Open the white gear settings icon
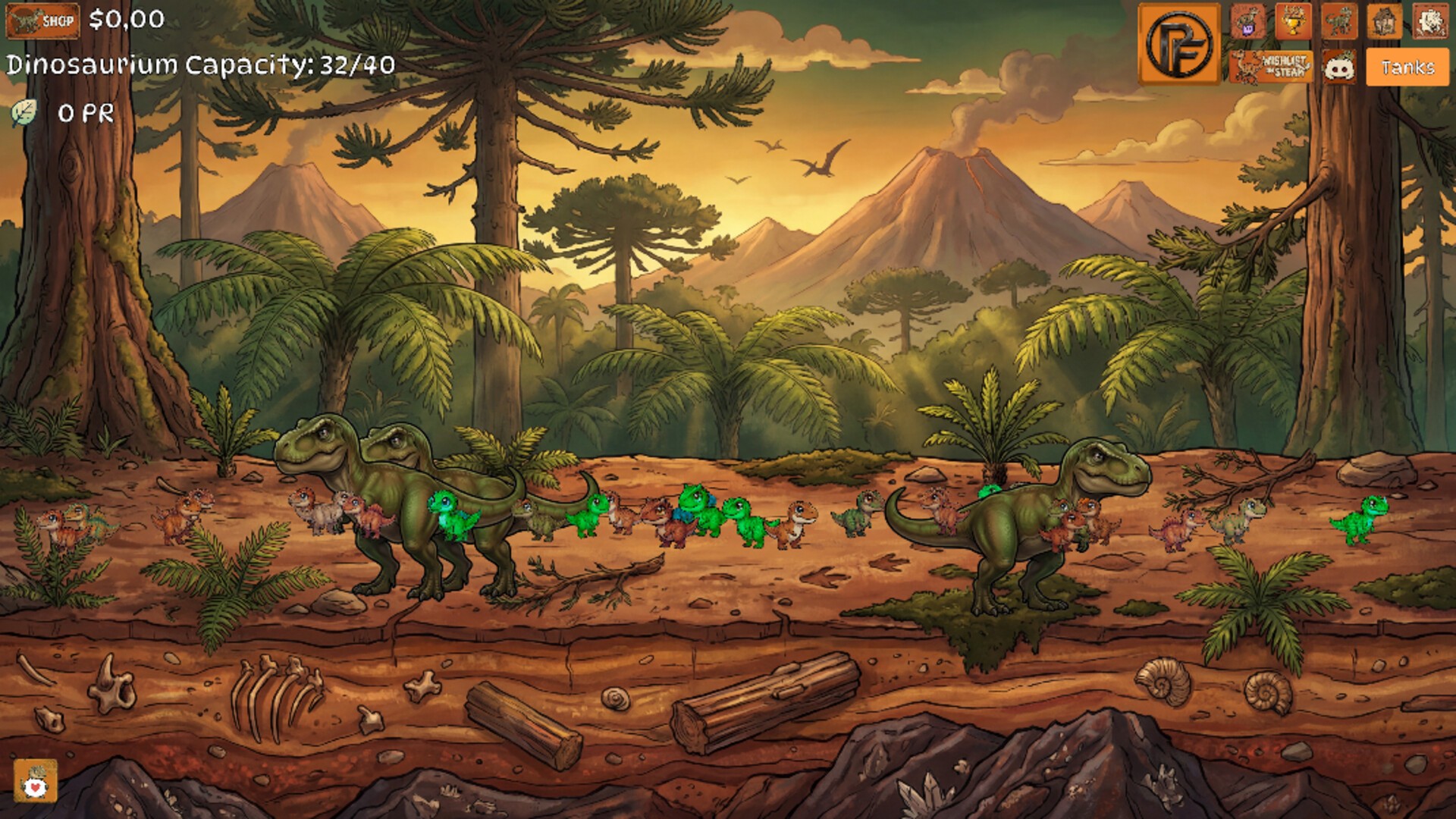This screenshot has height=819, width=1456. [x=1429, y=20]
